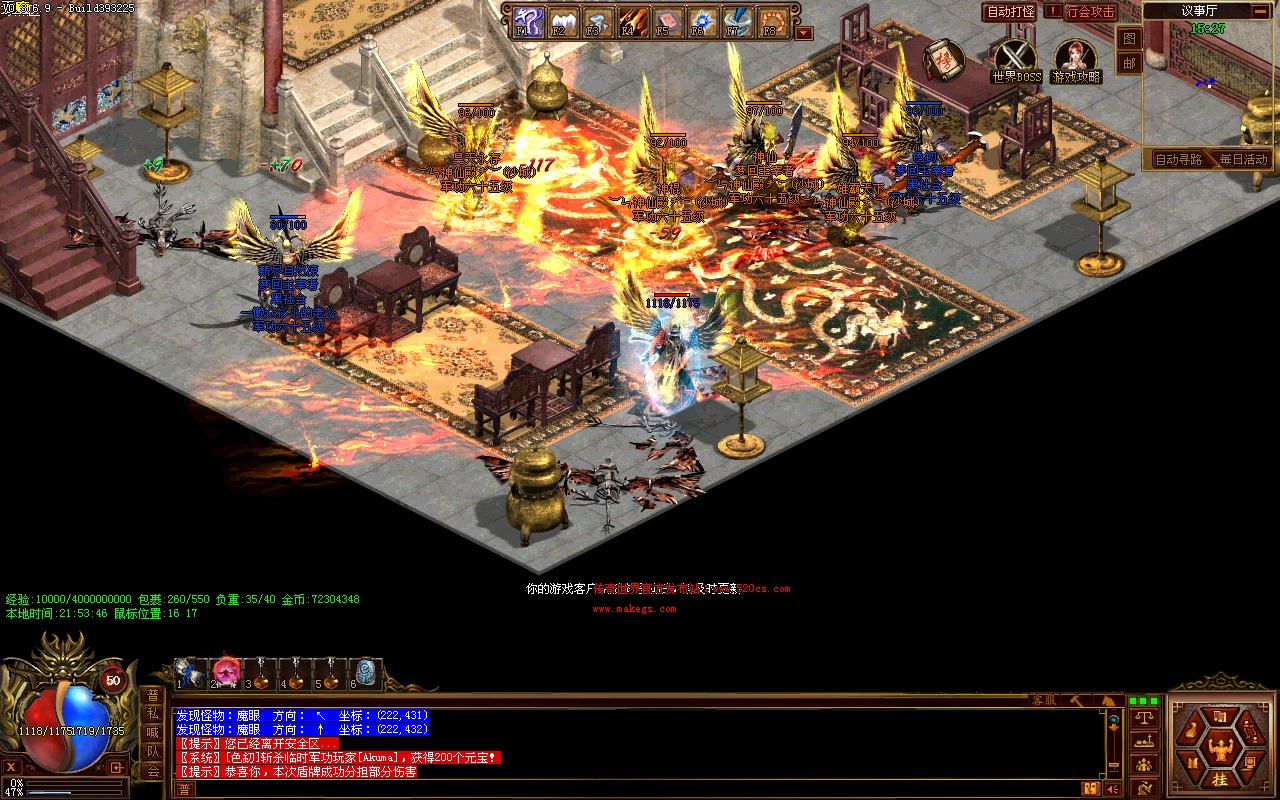Activate the F4 fire slash skill
Screen dimensions: 1280x800
coord(631,21)
